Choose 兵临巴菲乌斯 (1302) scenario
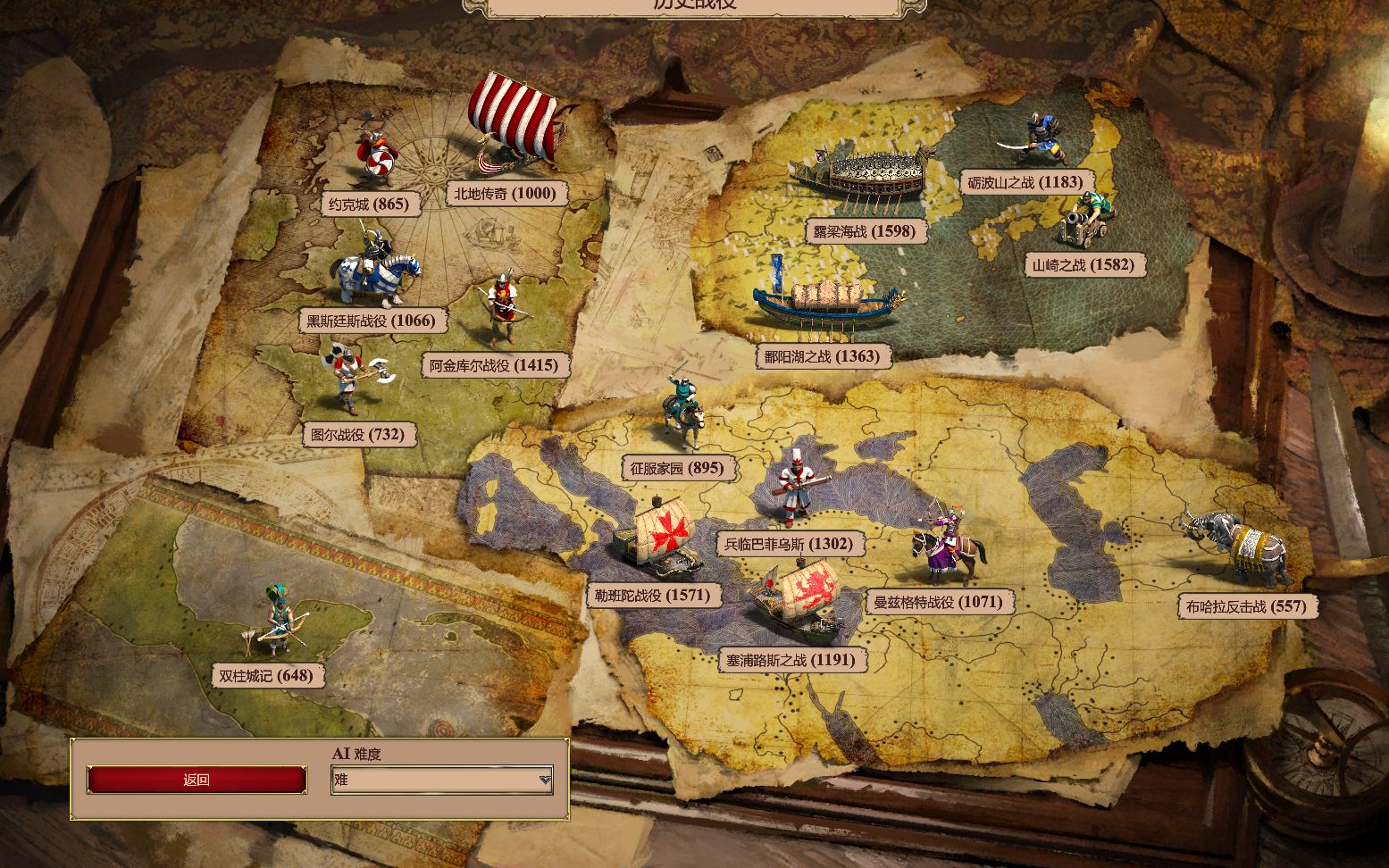This screenshot has height=868, width=1389. 788,544
